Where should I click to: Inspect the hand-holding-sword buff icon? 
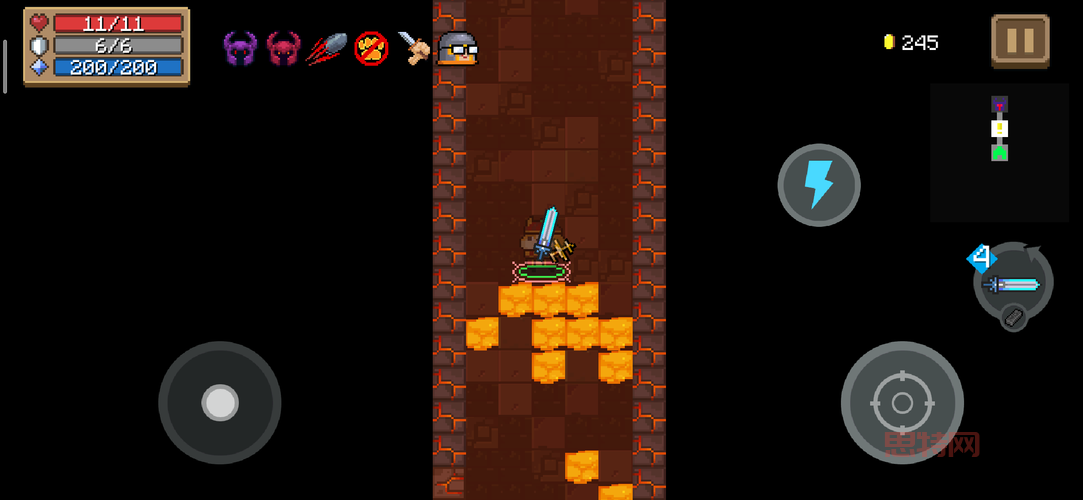pos(414,47)
